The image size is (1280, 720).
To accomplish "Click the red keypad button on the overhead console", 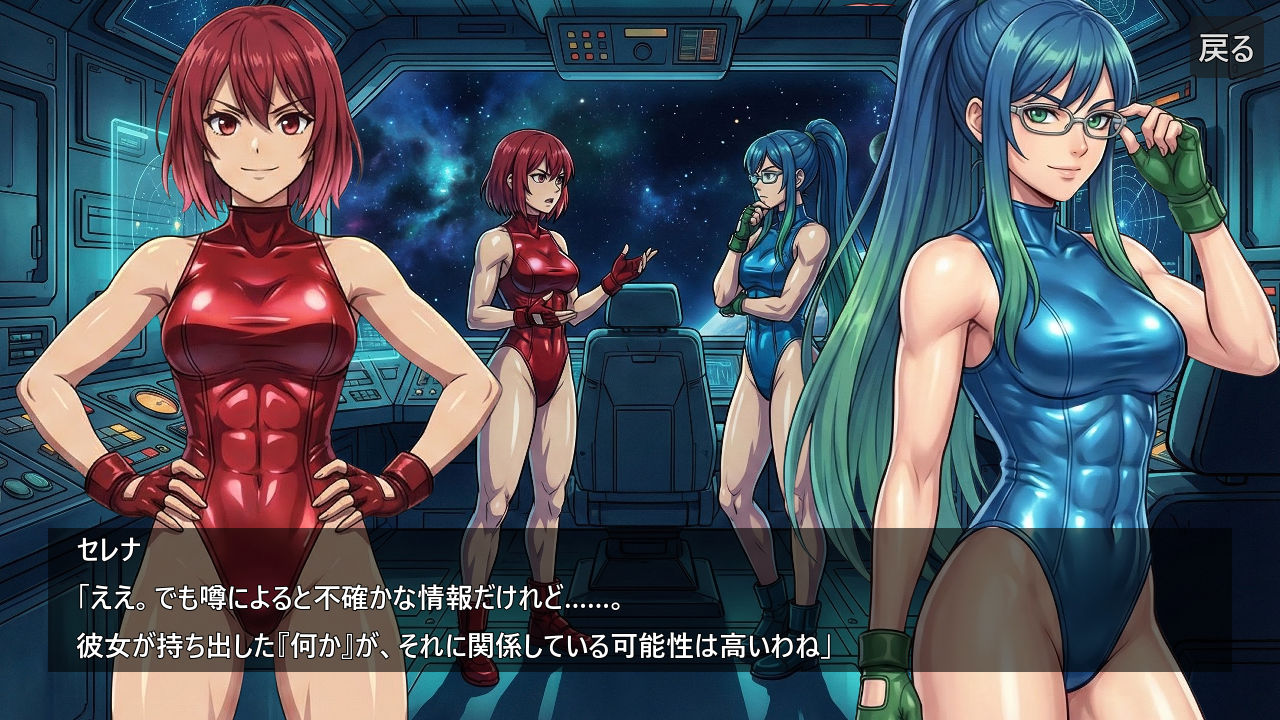I will tap(586, 33).
